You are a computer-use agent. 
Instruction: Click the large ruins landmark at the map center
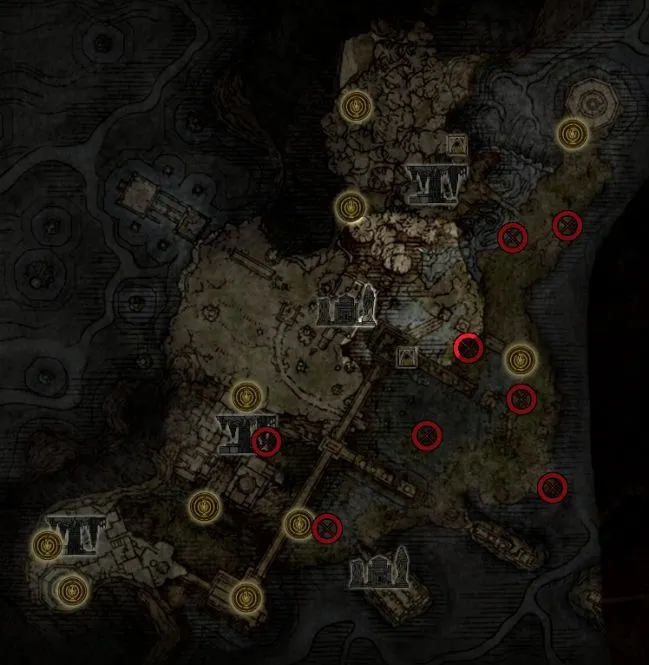(345, 306)
